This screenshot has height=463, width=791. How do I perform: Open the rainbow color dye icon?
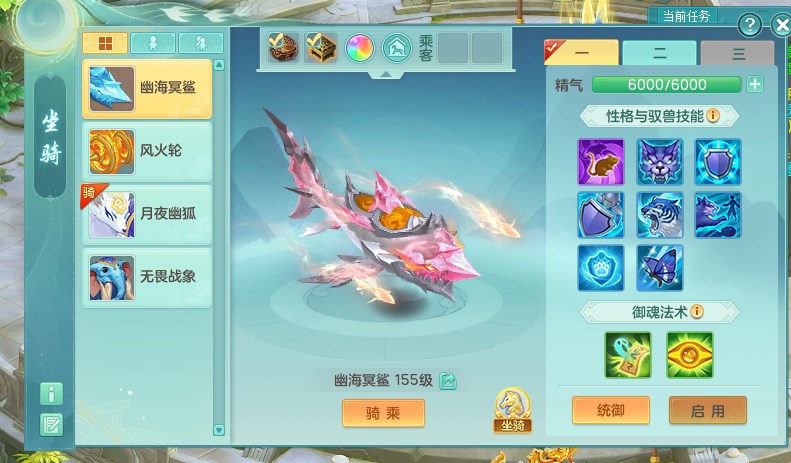pyautogui.click(x=359, y=47)
